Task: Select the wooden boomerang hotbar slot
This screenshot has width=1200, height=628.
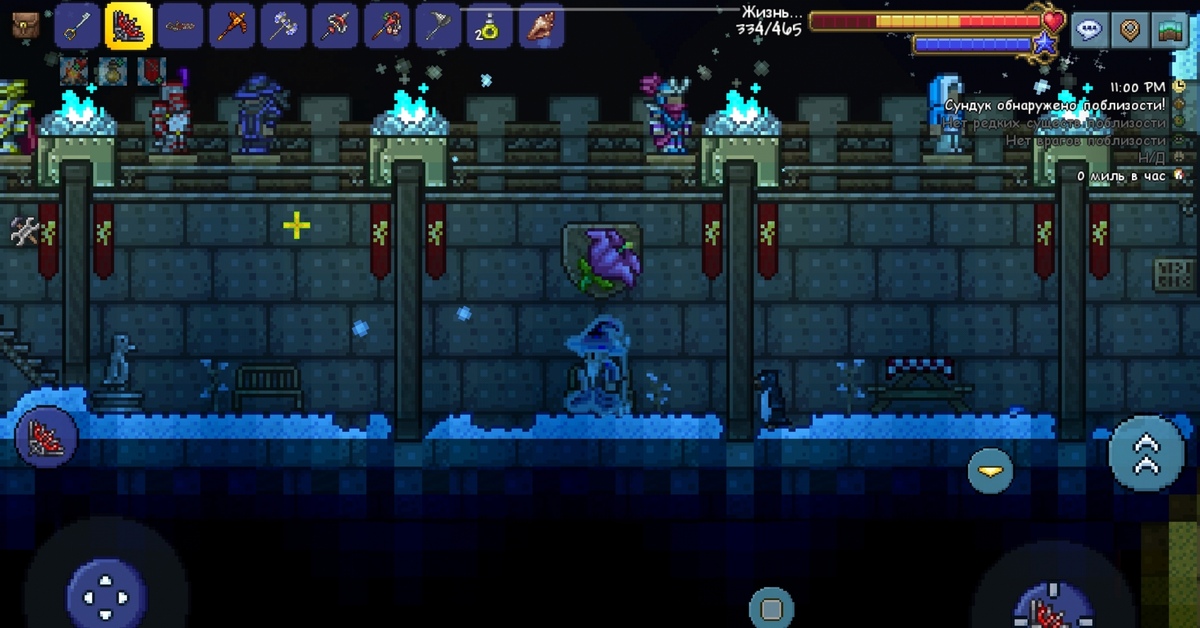Action: click(181, 26)
